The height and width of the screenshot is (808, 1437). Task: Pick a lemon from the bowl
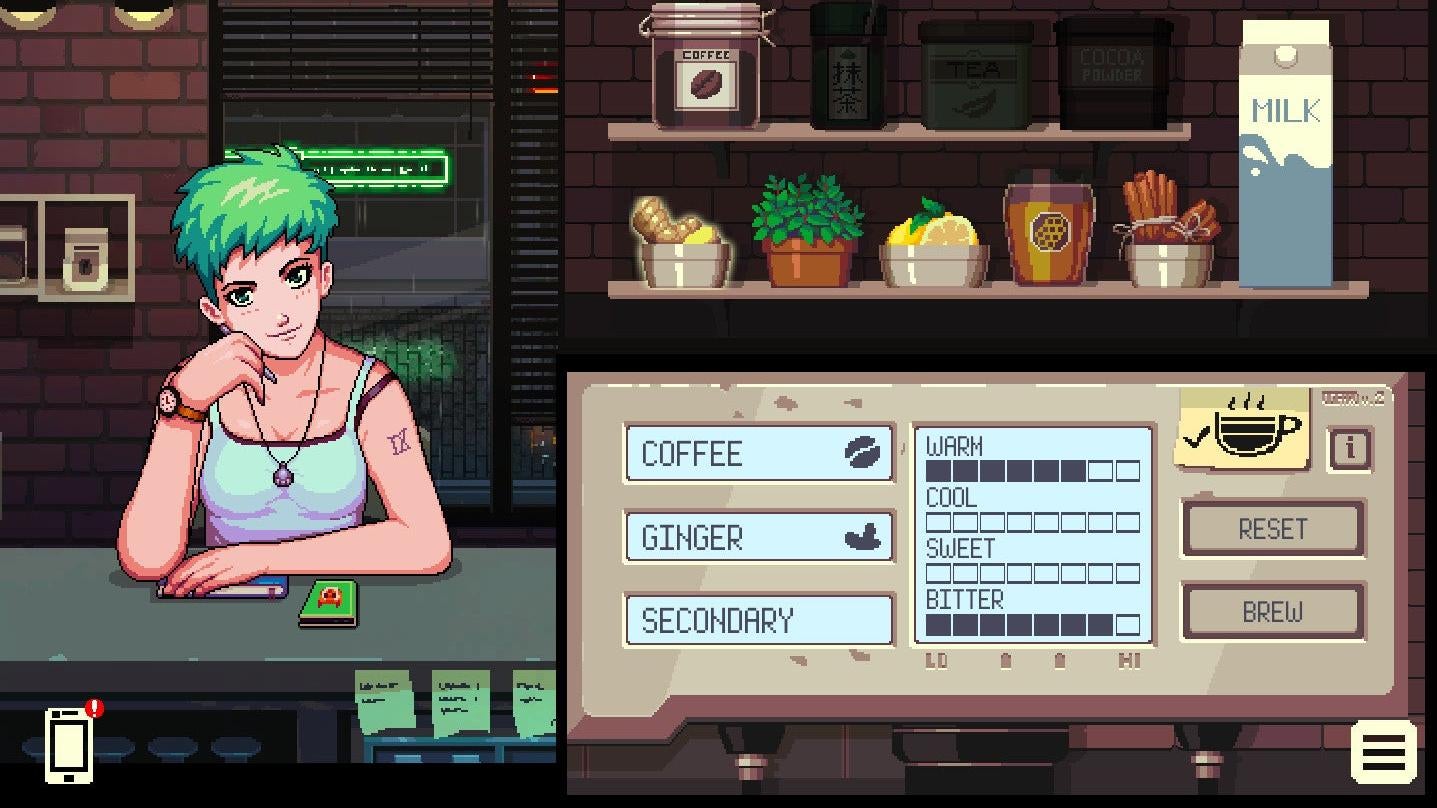point(935,235)
